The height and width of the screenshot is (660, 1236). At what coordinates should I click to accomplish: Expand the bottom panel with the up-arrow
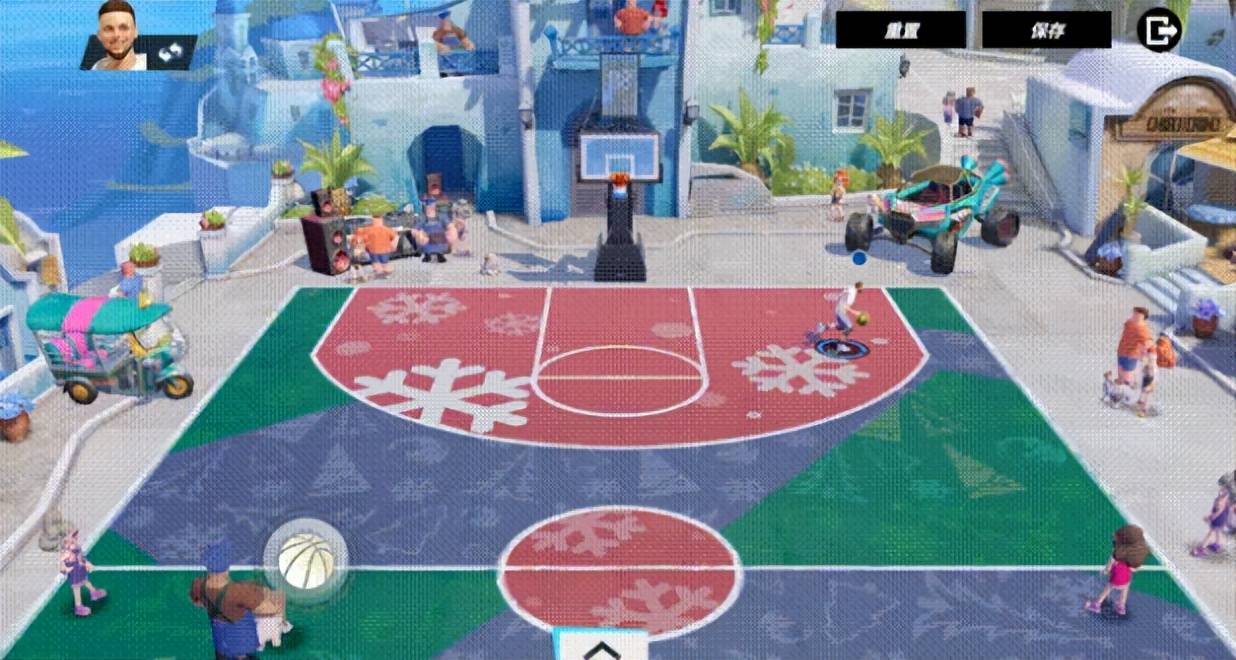(600, 648)
